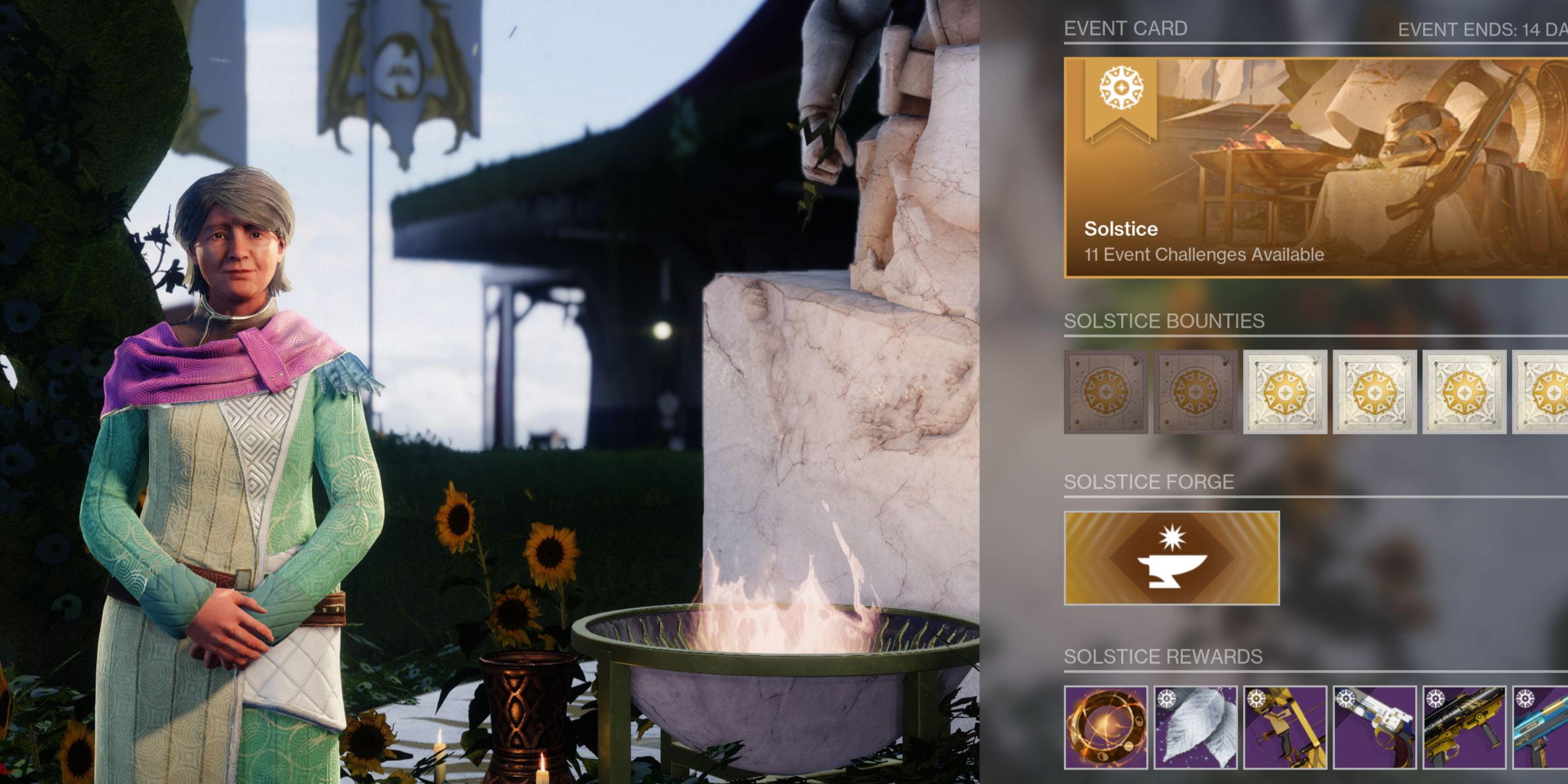Select the fourth Solstice bounty in the row
Image resolution: width=1568 pixels, height=784 pixels.
(x=1374, y=390)
